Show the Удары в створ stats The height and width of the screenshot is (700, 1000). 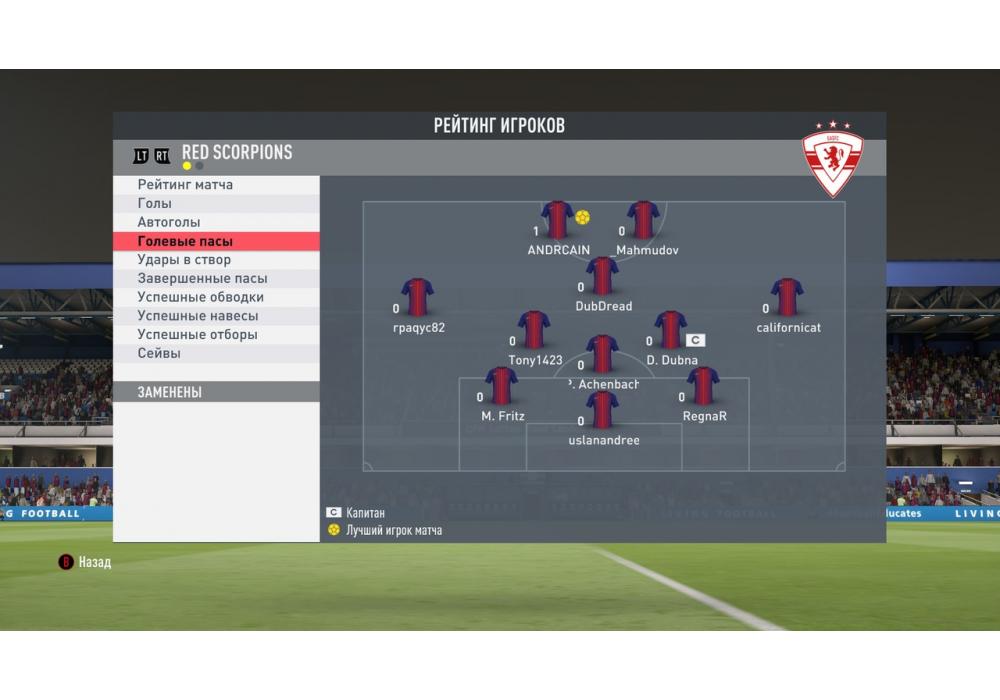click(216, 260)
